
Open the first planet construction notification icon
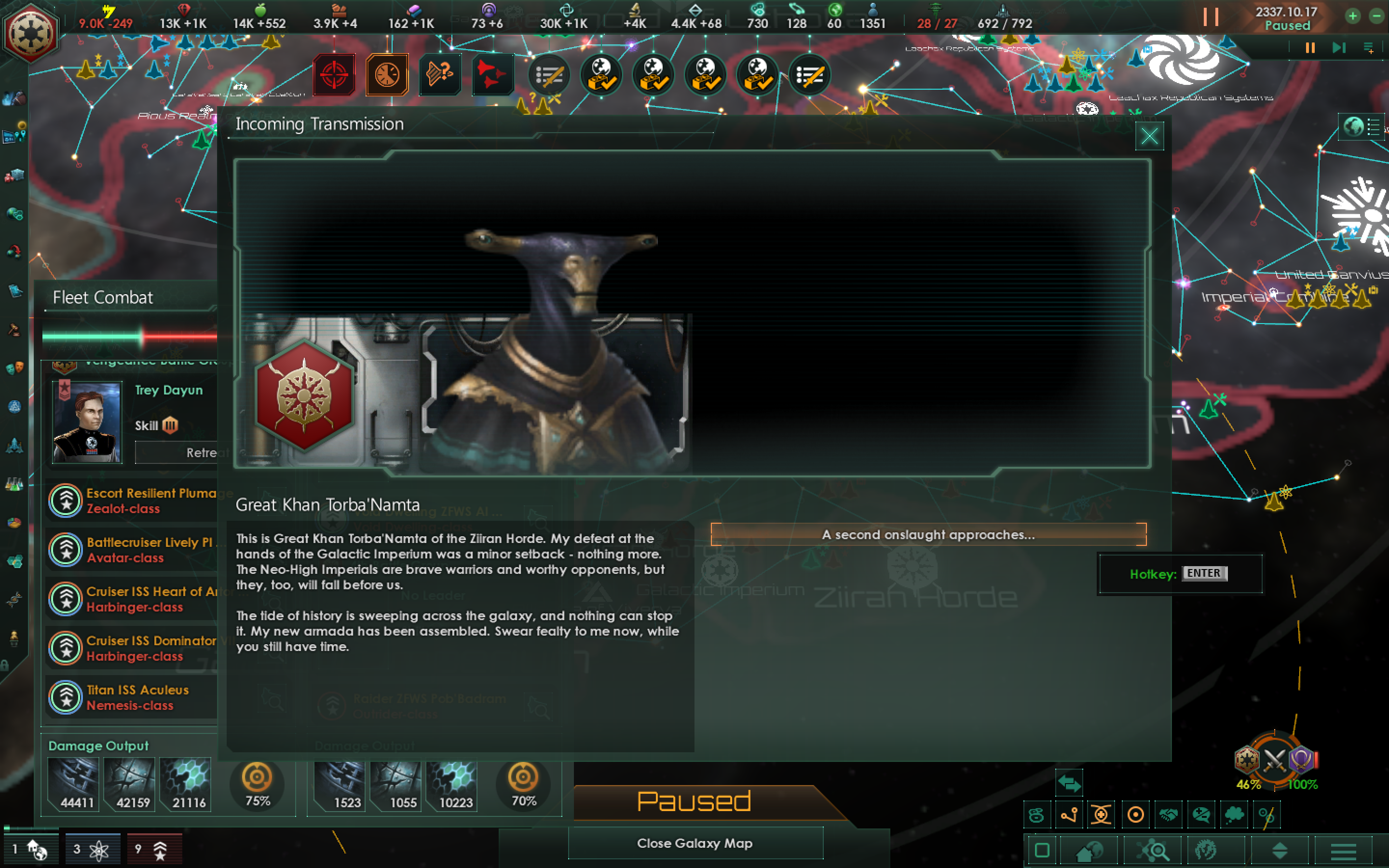coord(601,75)
